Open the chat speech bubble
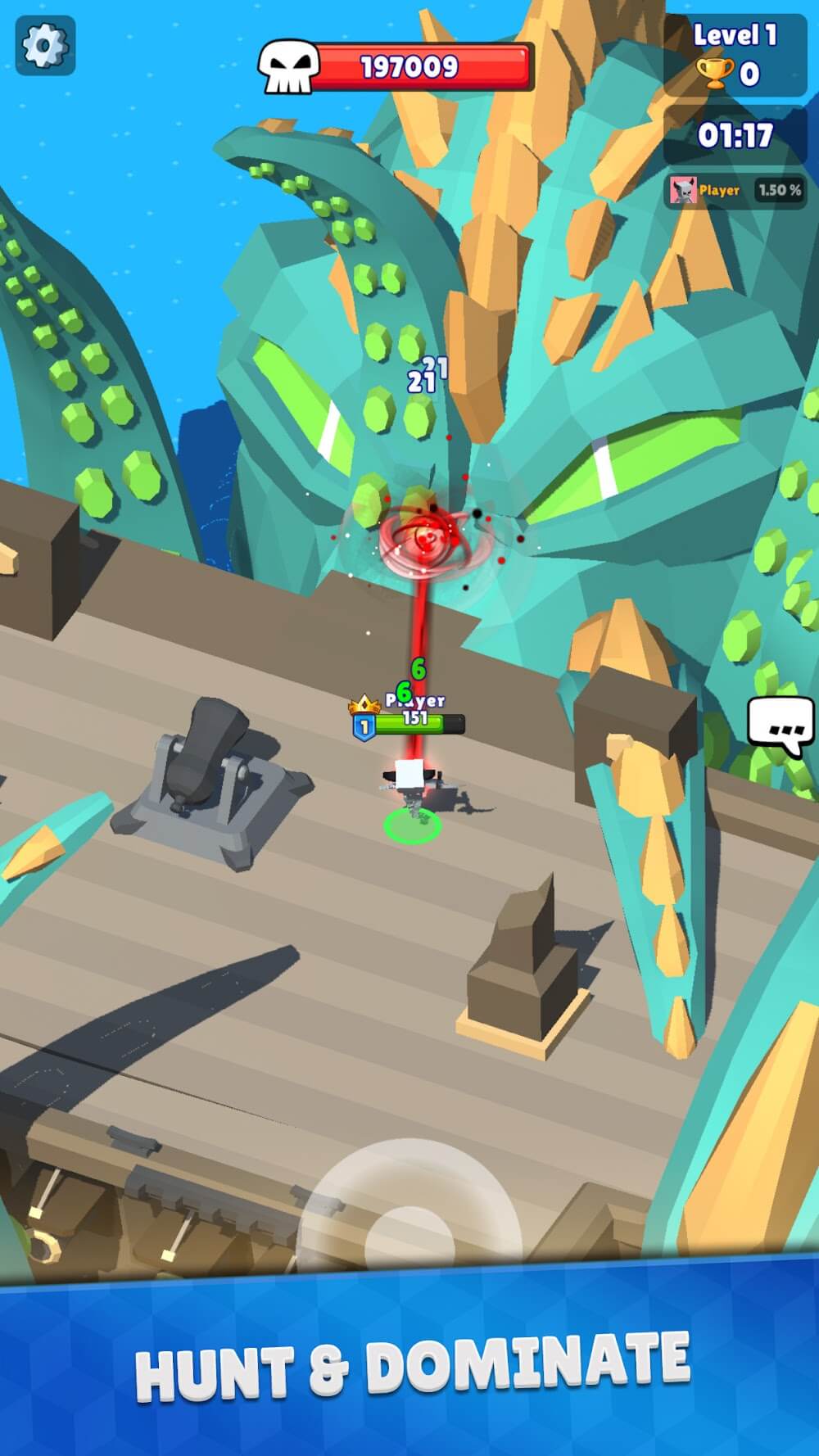The image size is (819, 1456). coord(780,726)
